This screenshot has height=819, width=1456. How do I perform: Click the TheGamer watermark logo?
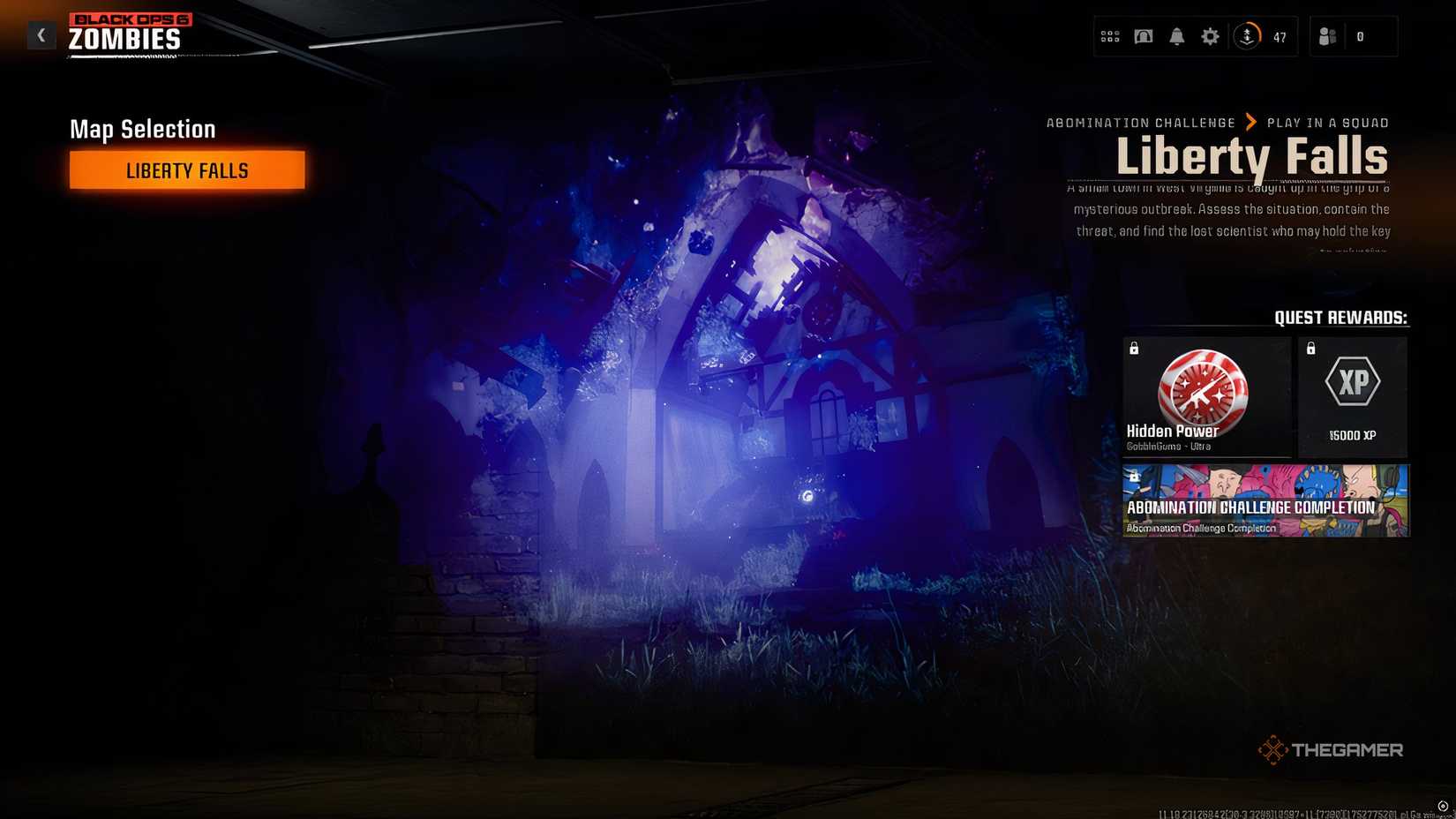click(1329, 749)
